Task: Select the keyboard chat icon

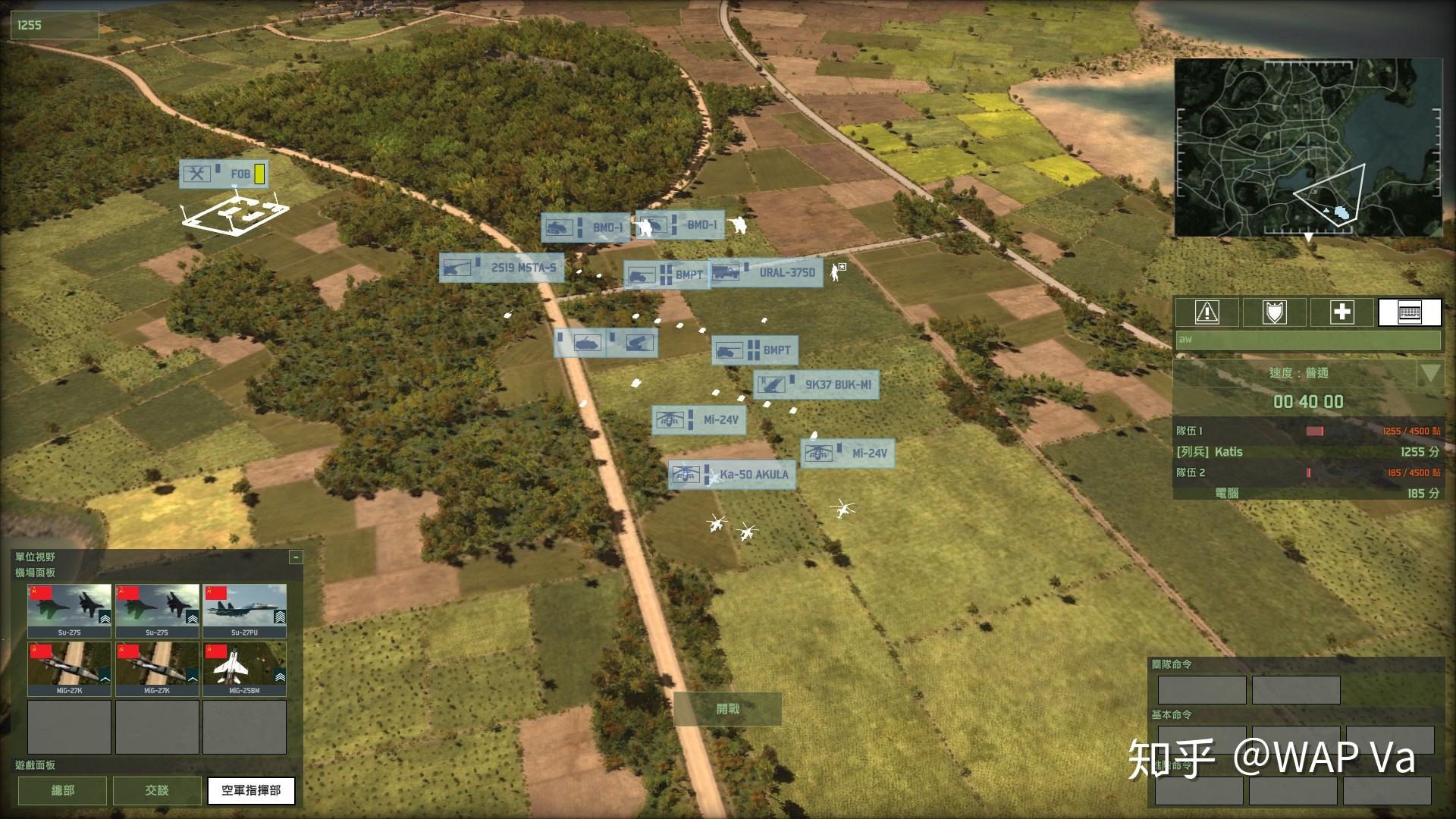Action: click(x=1409, y=311)
